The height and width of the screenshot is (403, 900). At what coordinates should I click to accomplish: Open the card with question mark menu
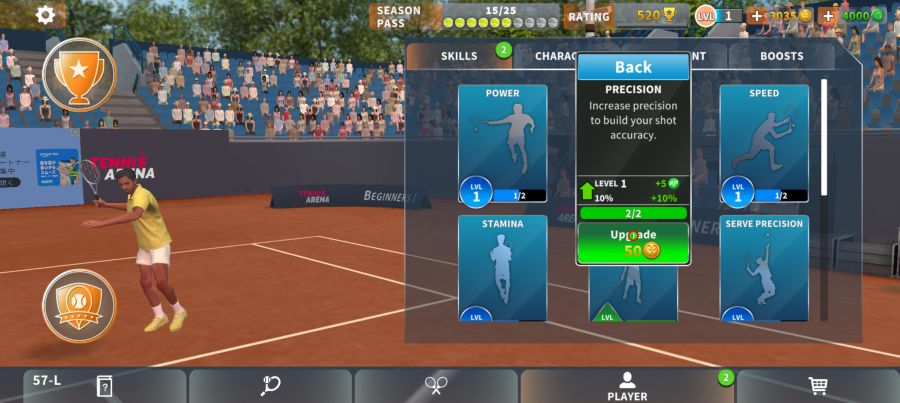pyautogui.click(x=104, y=386)
